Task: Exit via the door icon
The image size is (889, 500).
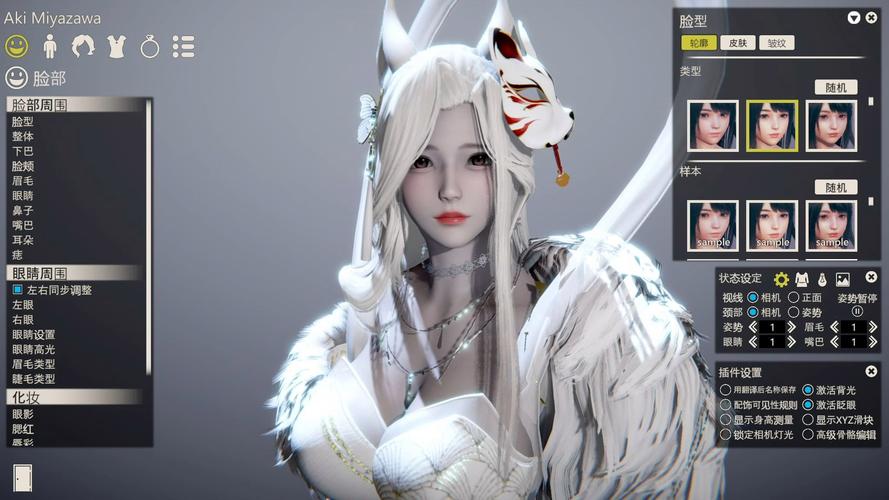Action: pos(23,479)
